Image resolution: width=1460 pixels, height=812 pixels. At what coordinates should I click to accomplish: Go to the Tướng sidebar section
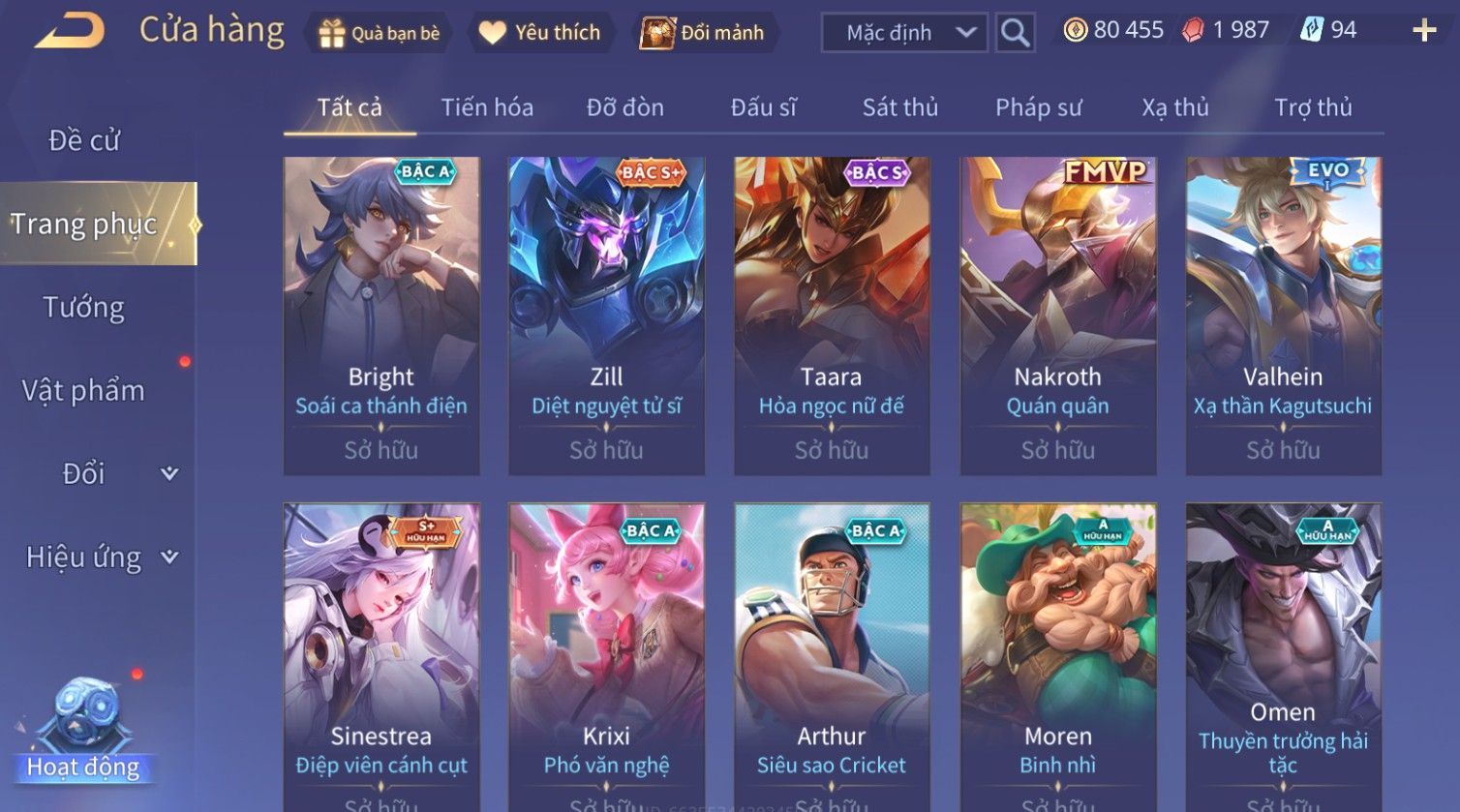[84, 308]
